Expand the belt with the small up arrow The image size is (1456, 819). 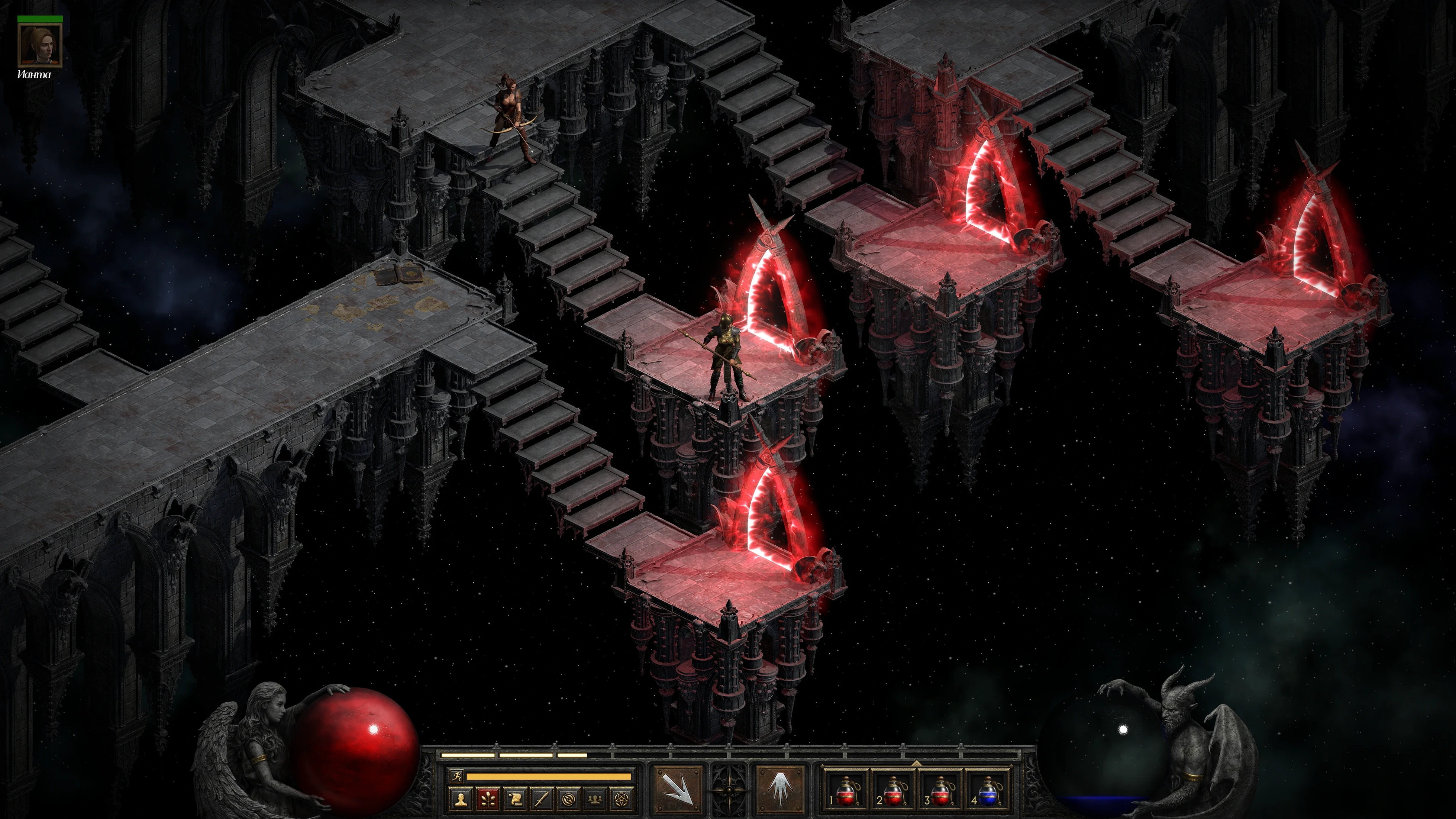917,762
